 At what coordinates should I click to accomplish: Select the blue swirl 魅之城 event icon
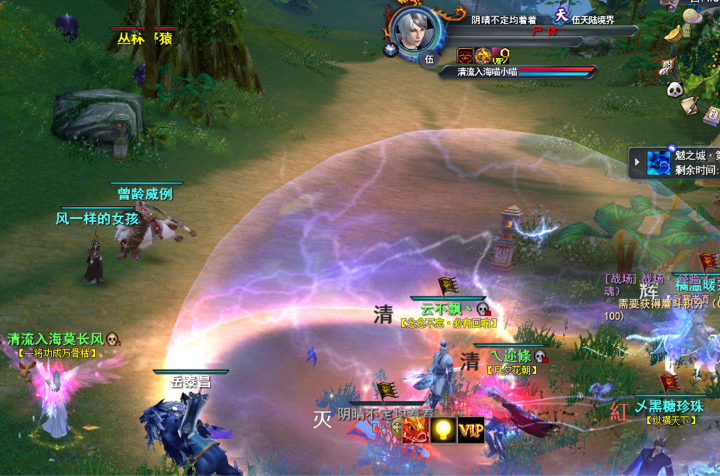coord(658,162)
